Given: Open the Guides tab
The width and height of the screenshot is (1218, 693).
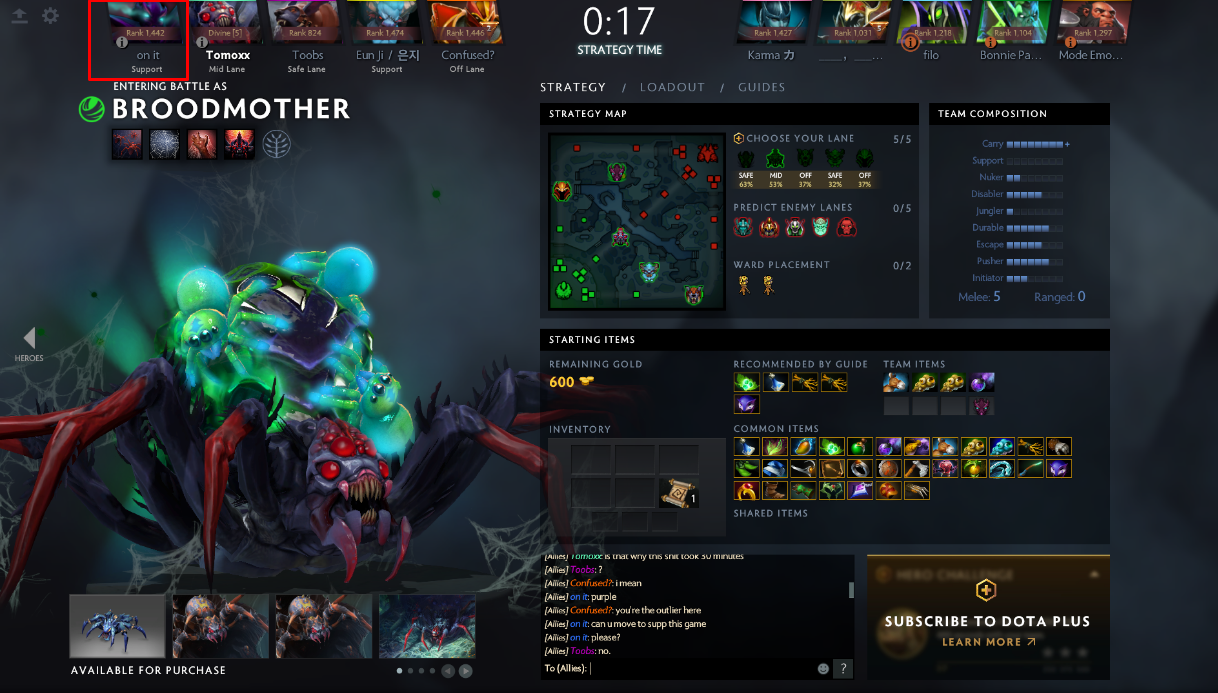Looking at the screenshot, I should tap(761, 87).
